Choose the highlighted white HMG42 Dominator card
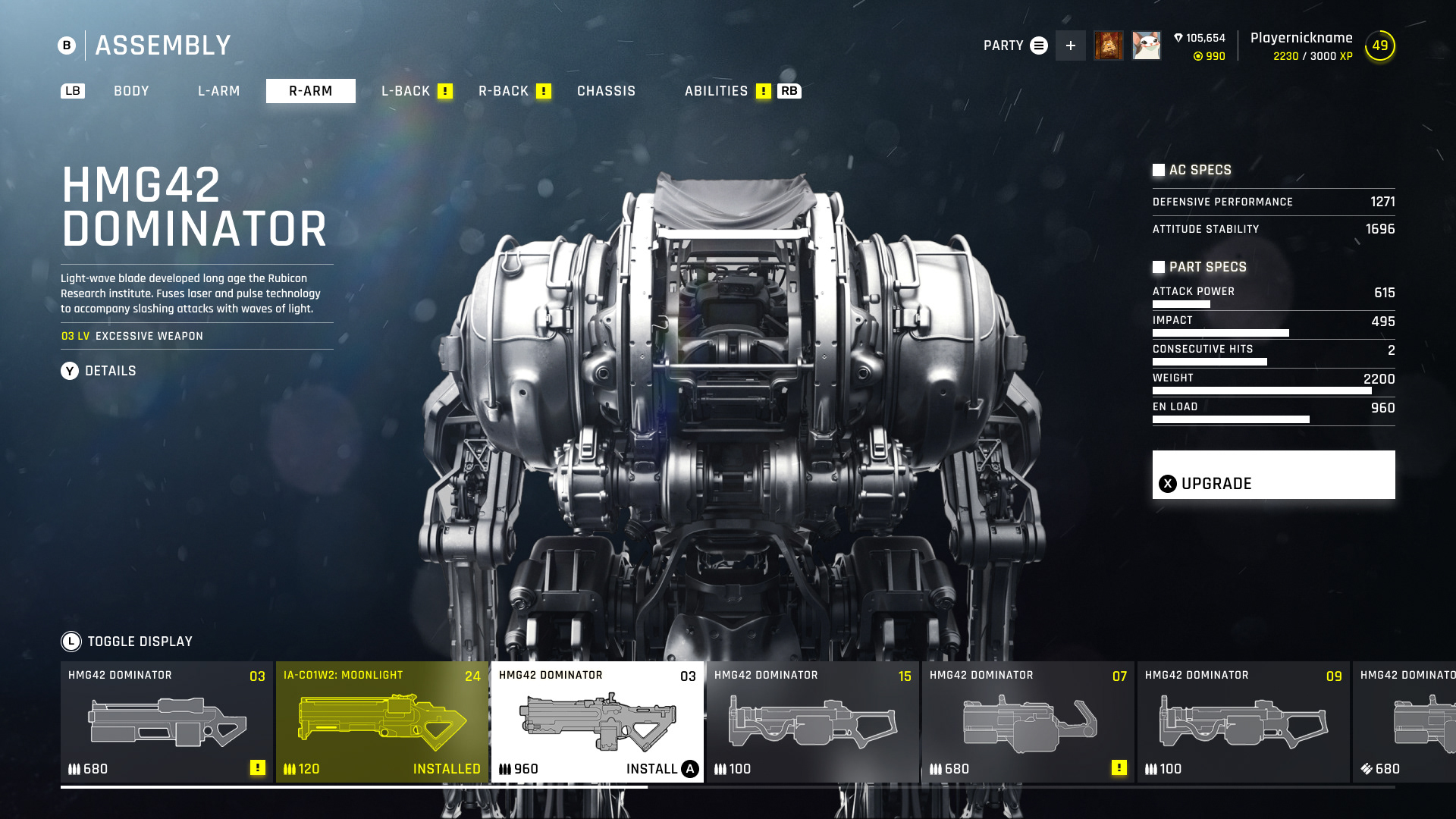The image size is (1456, 819). click(597, 721)
